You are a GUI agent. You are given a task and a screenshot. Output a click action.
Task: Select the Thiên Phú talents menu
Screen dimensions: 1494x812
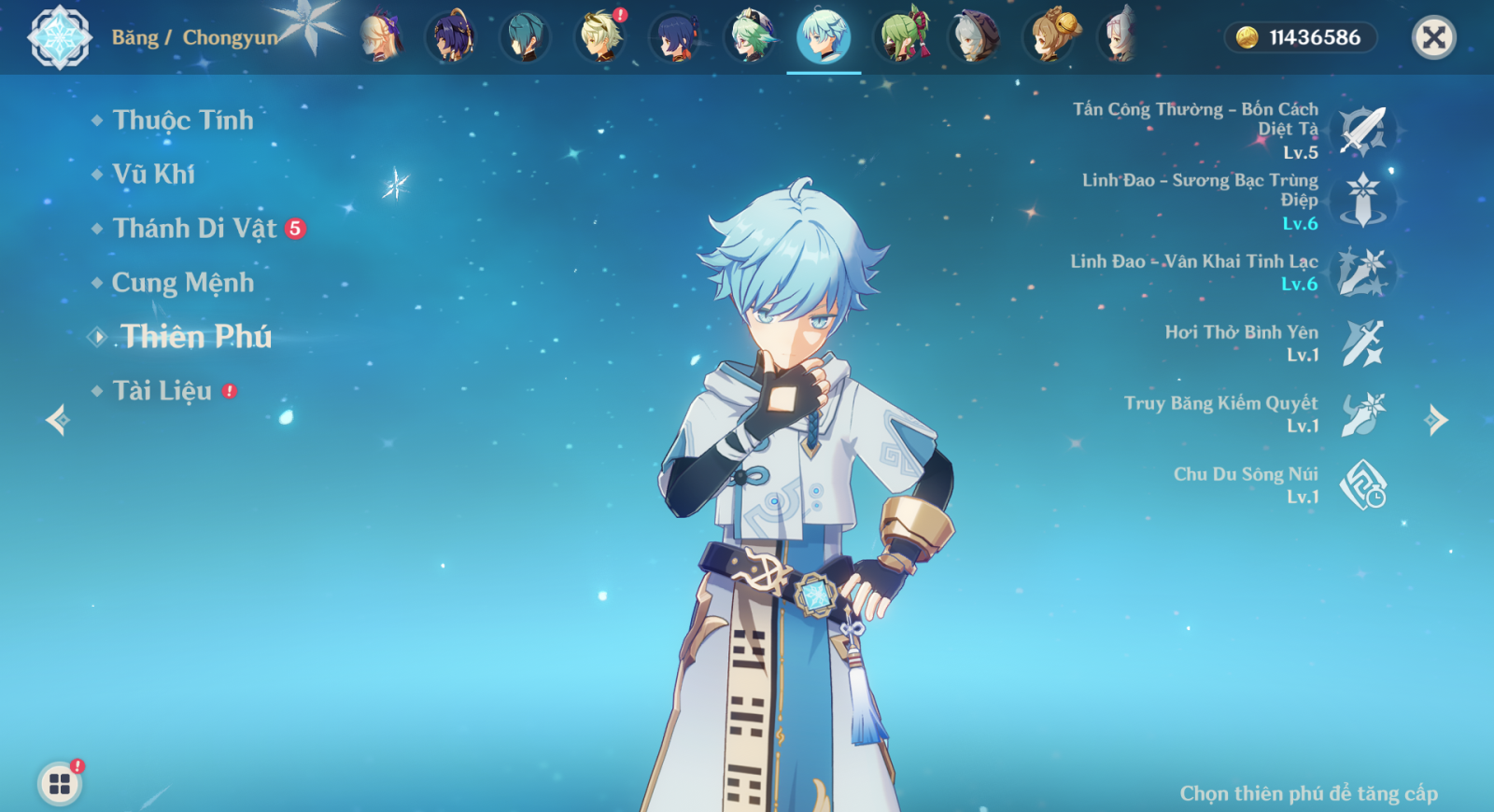[195, 337]
